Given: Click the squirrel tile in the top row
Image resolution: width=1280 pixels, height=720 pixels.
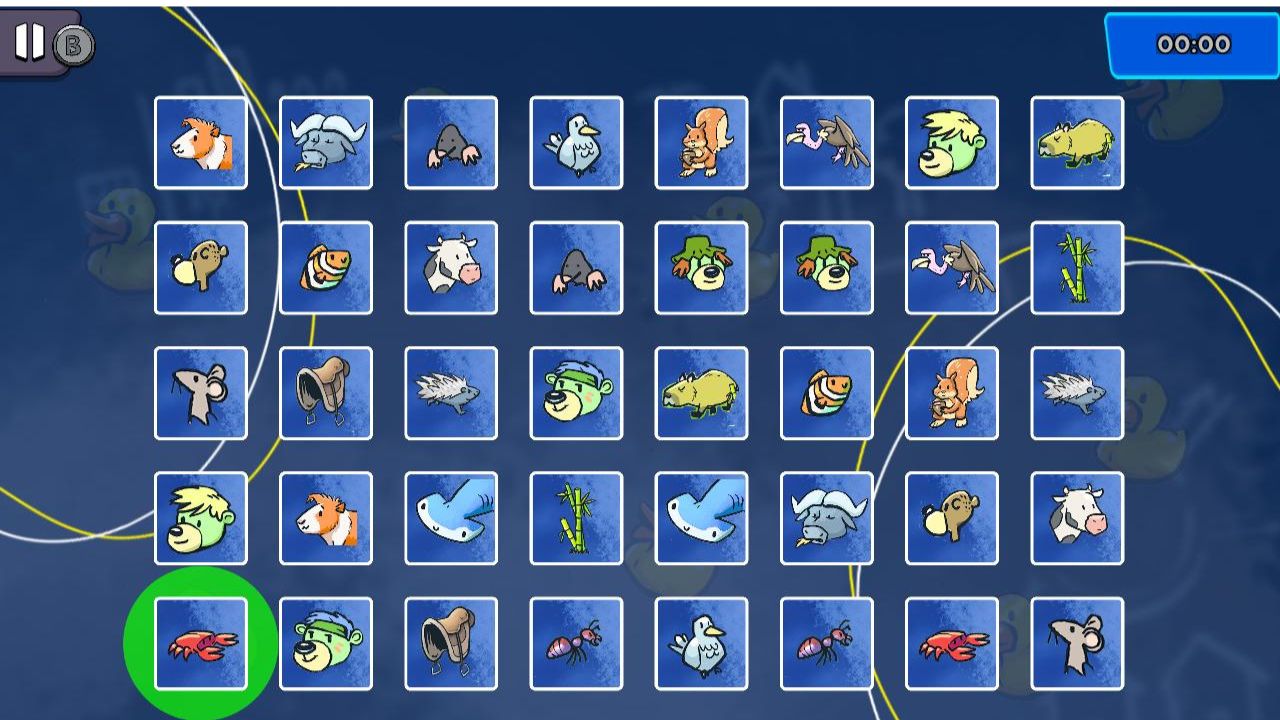Looking at the screenshot, I should click(x=701, y=143).
